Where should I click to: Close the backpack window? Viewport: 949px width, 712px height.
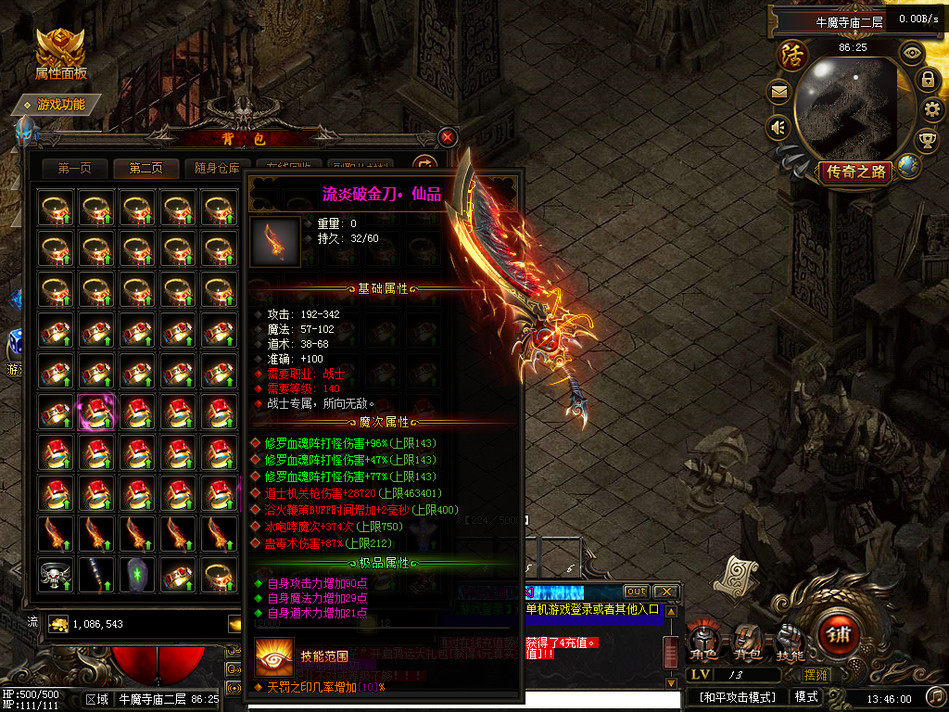(447, 137)
